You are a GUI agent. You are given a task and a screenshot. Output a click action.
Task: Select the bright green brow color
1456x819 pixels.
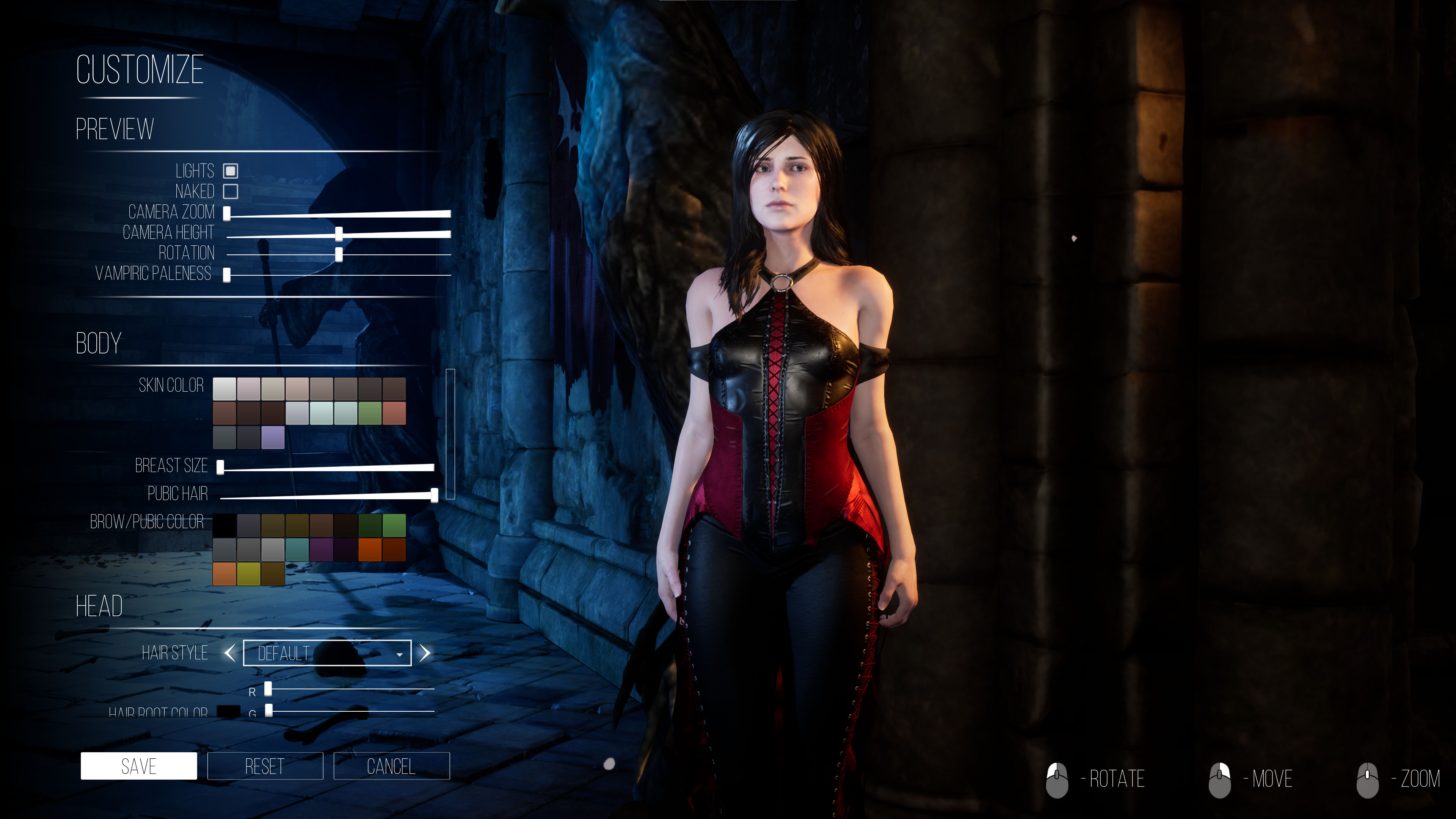pyautogui.click(x=394, y=525)
